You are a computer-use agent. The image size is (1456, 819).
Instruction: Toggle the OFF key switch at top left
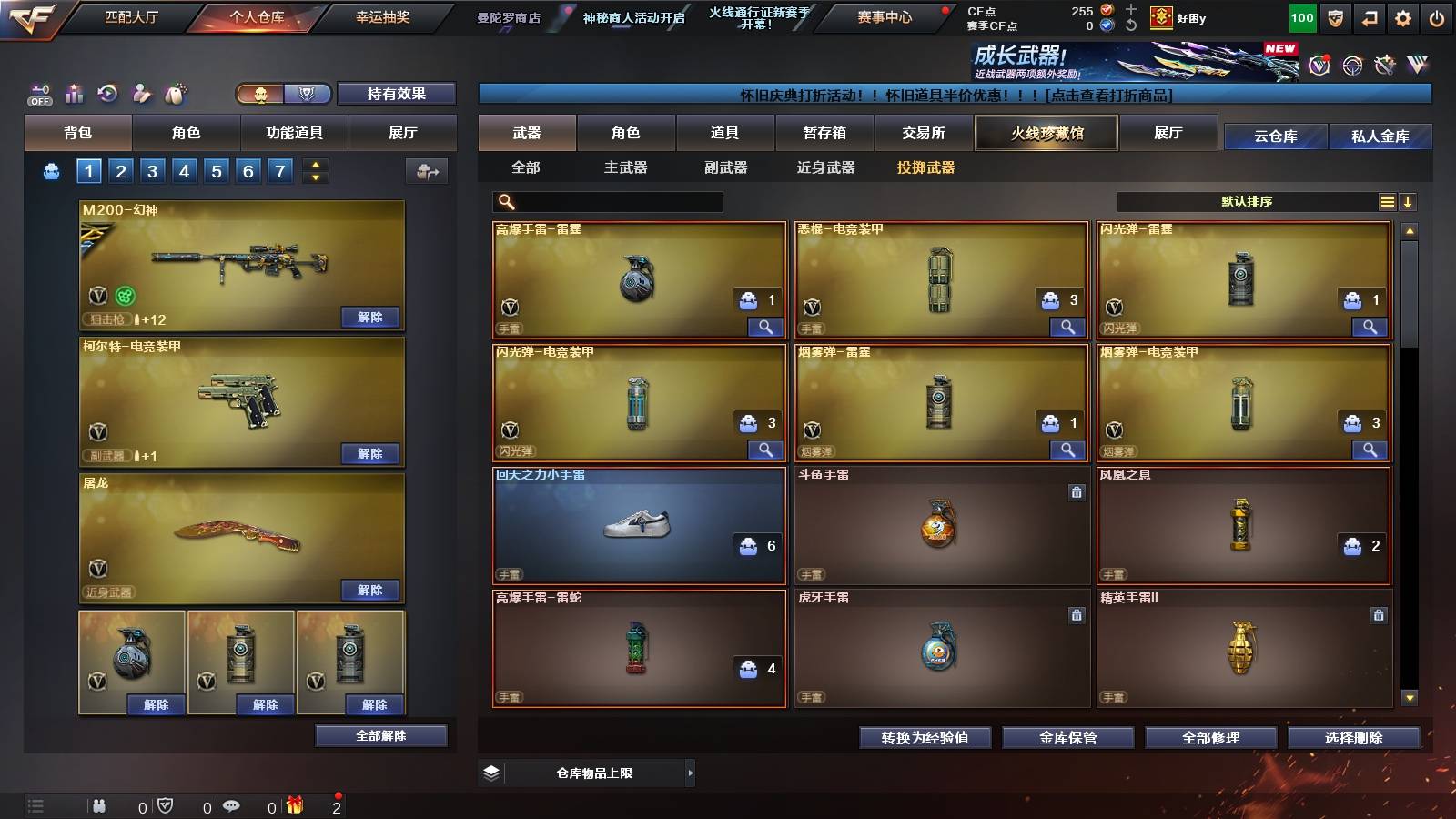[x=38, y=95]
